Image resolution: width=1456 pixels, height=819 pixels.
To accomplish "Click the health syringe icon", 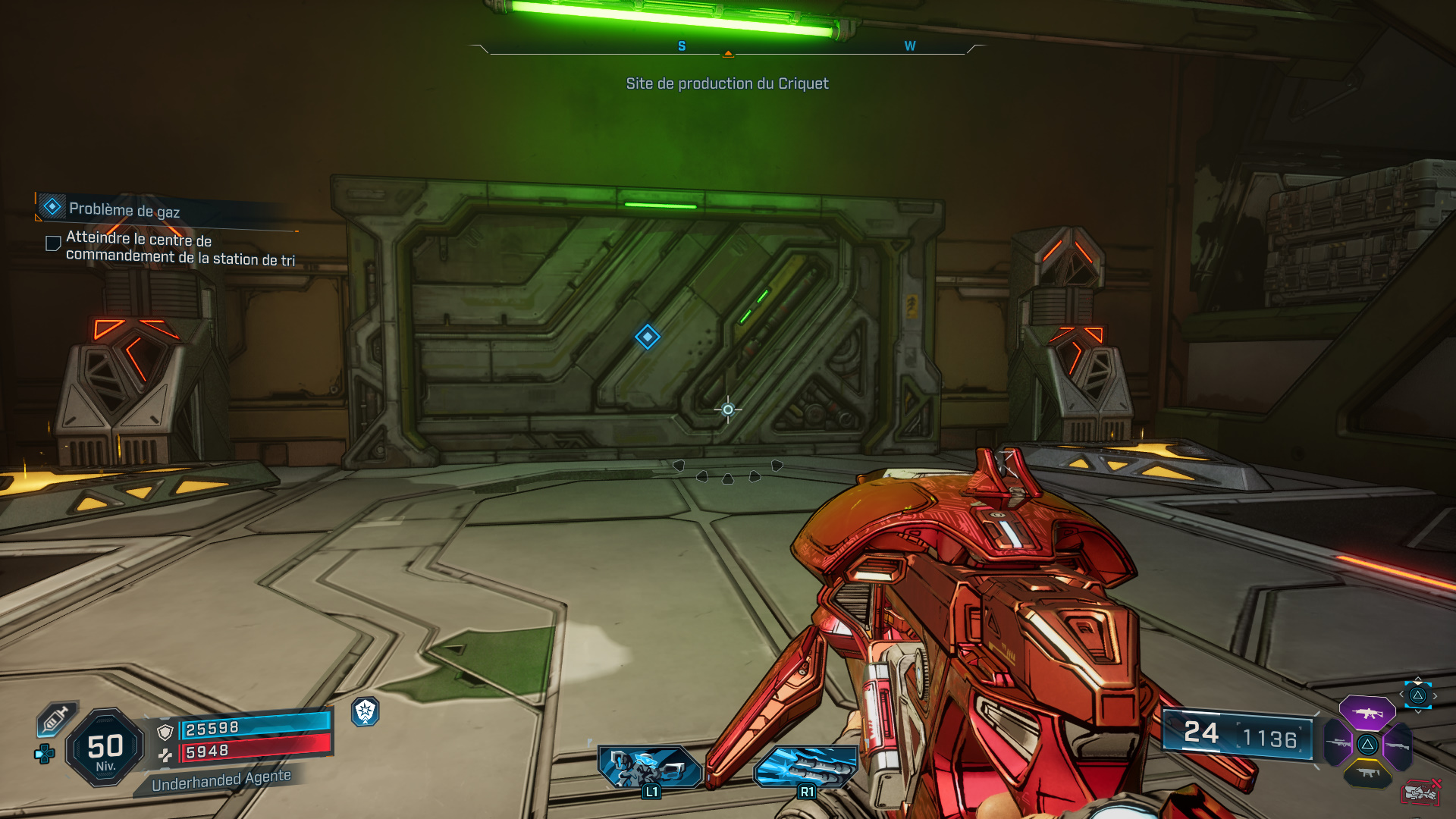I will click(55, 719).
